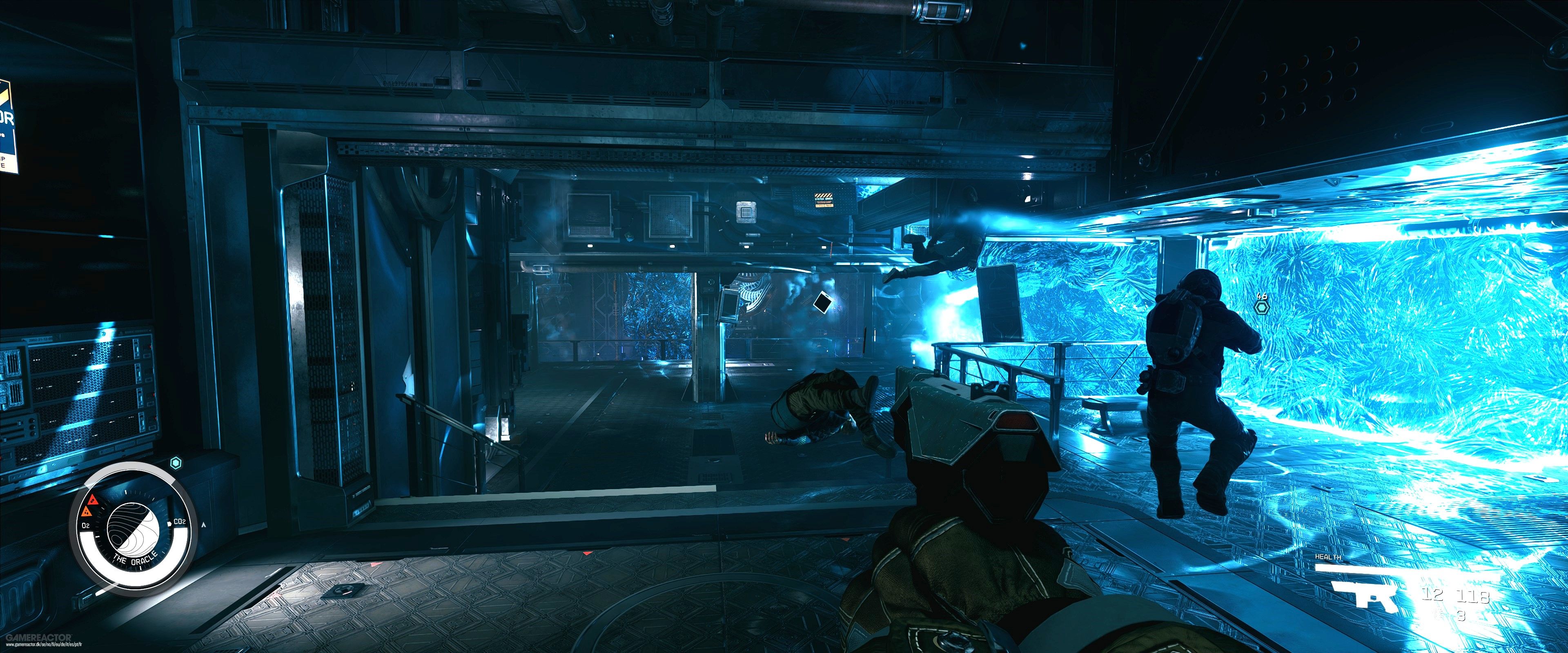Image resolution: width=1568 pixels, height=653 pixels.
Task: Toggle the white chevron indicator beside the compass
Action: pos(203,524)
